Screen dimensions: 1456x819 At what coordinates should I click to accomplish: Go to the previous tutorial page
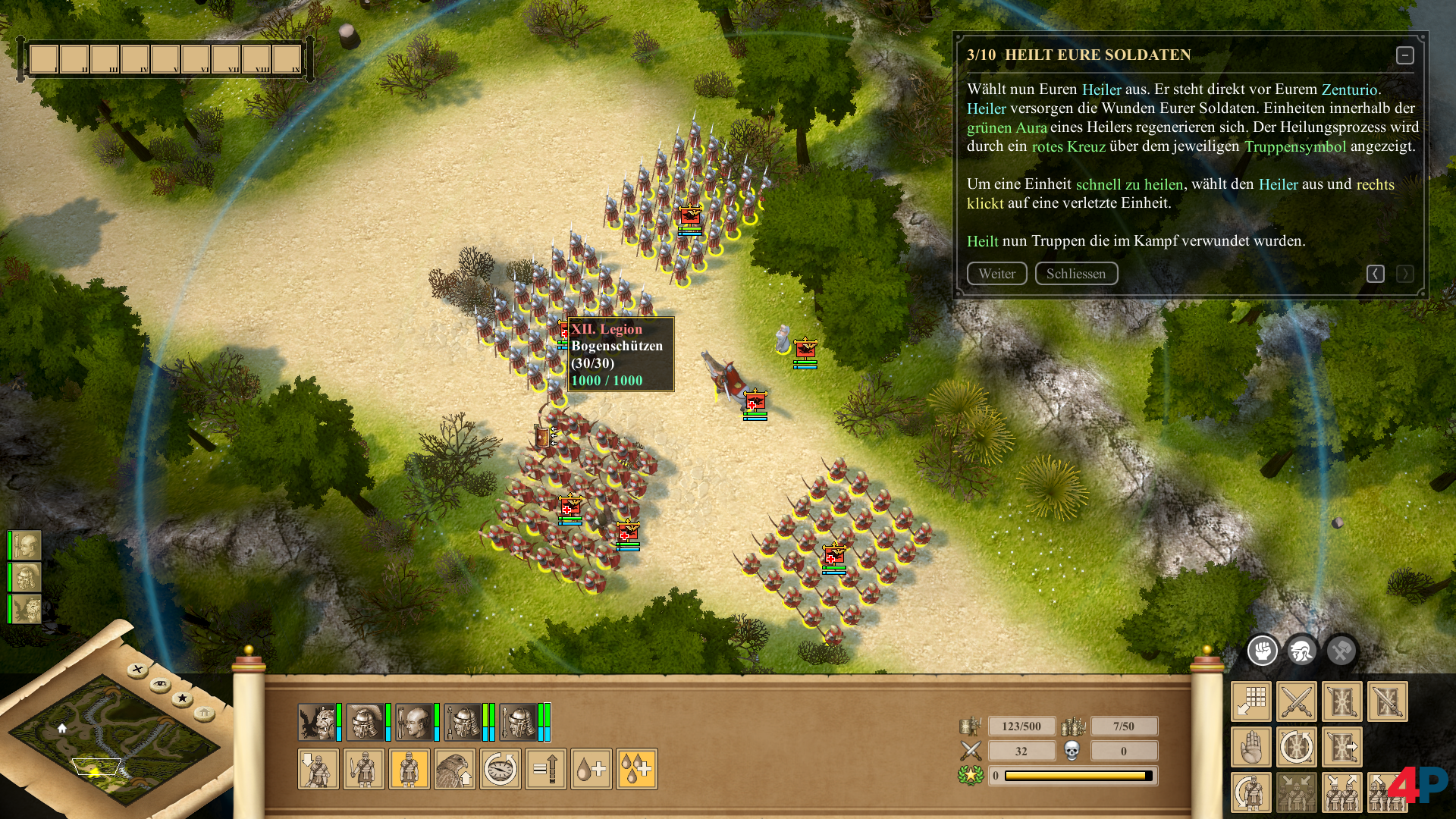pyautogui.click(x=1376, y=274)
